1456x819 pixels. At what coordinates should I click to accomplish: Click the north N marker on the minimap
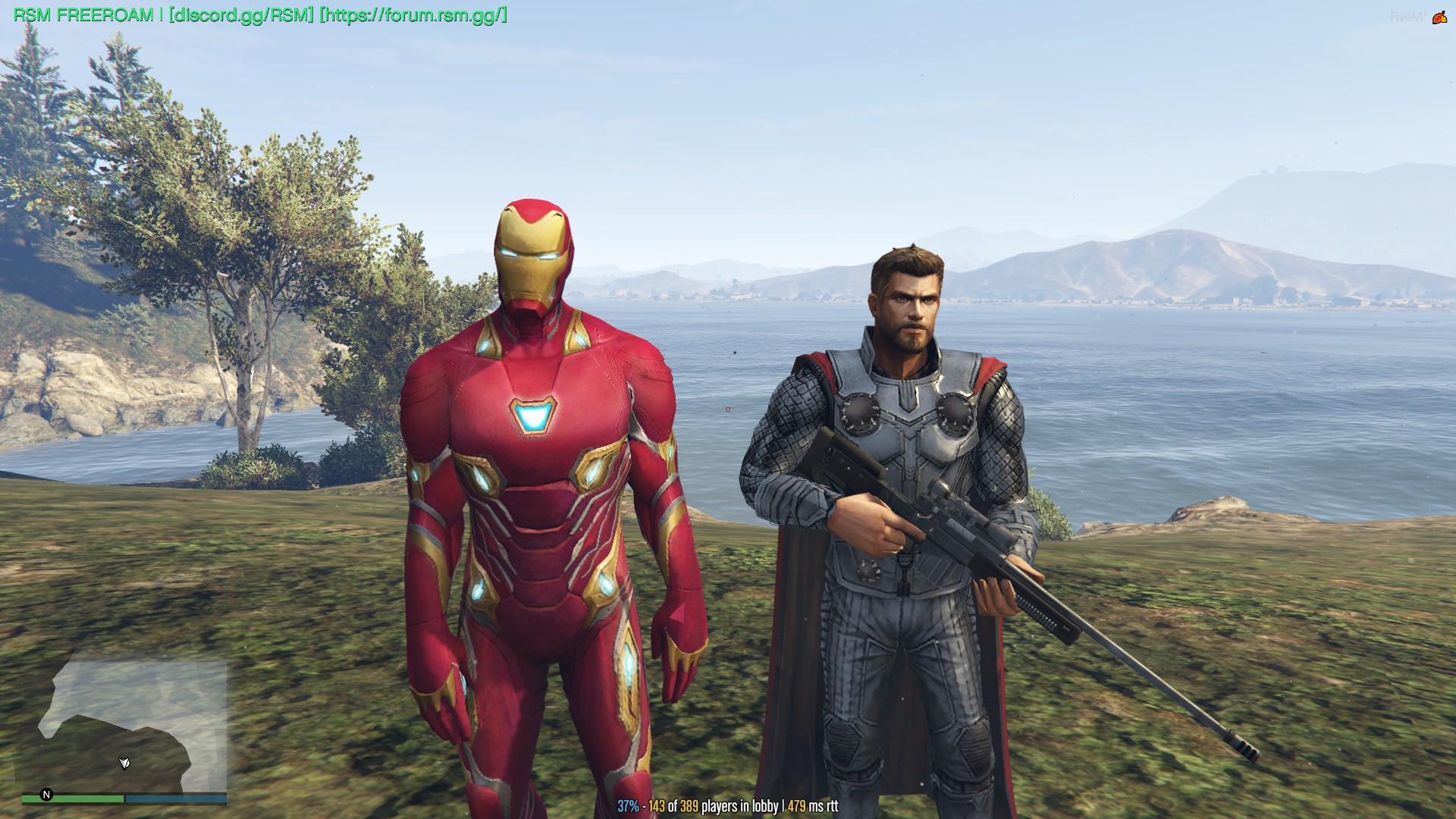(x=46, y=794)
